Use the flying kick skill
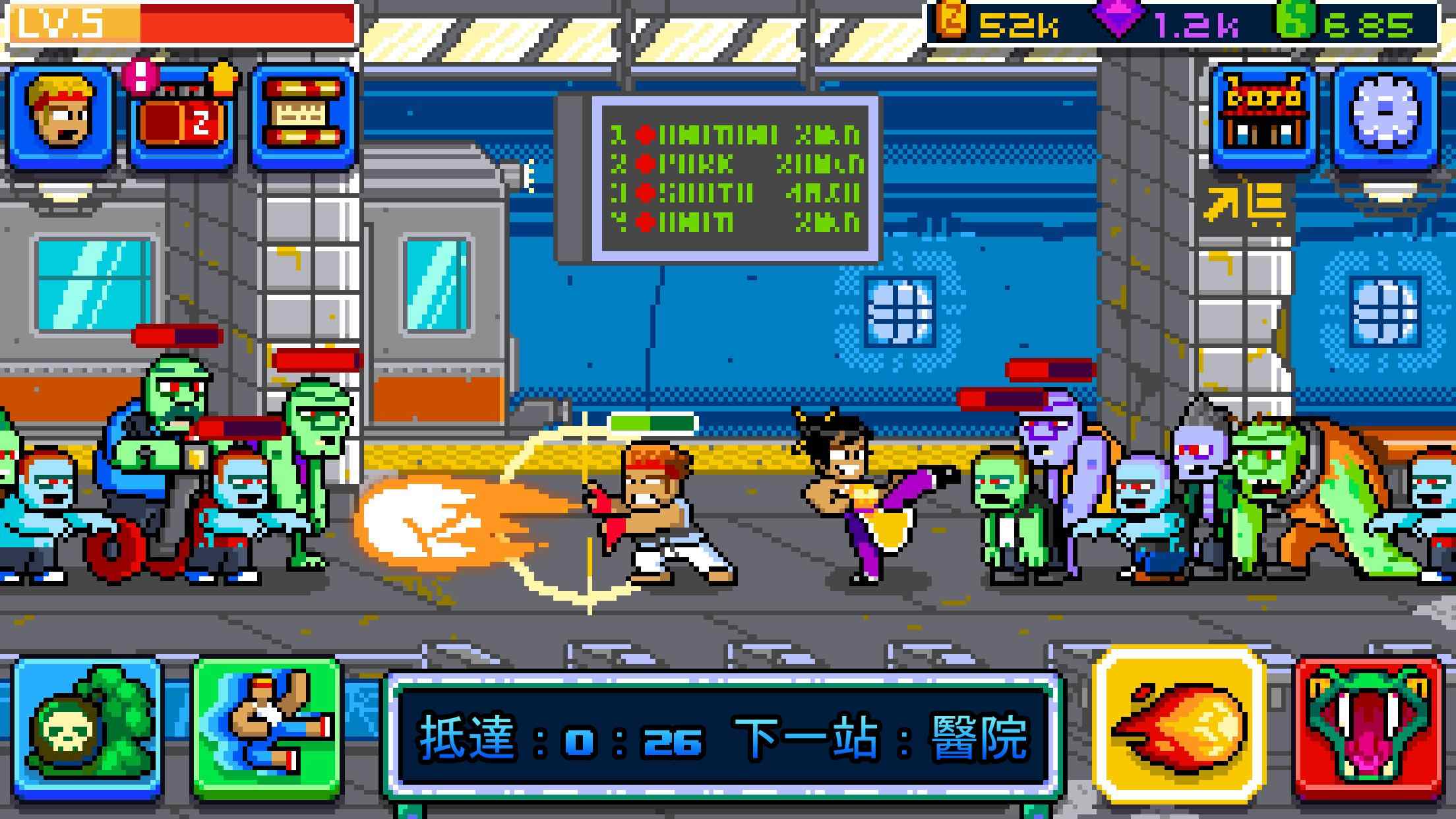The width and height of the screenshot is (1456, 819). 268,727
